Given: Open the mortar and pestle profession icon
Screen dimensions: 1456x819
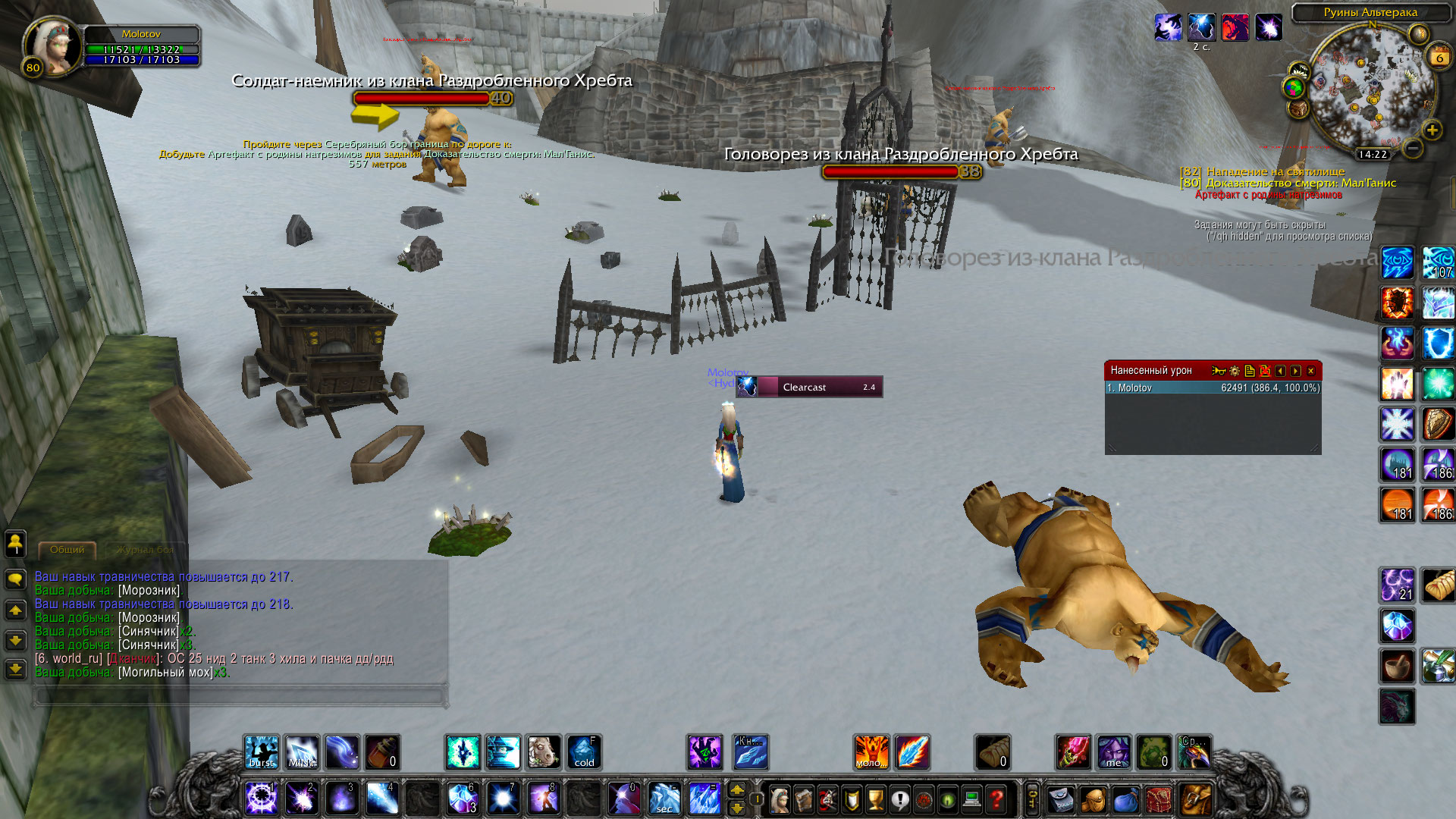Looking at the screenshot, I should (x=1396, y=667).
